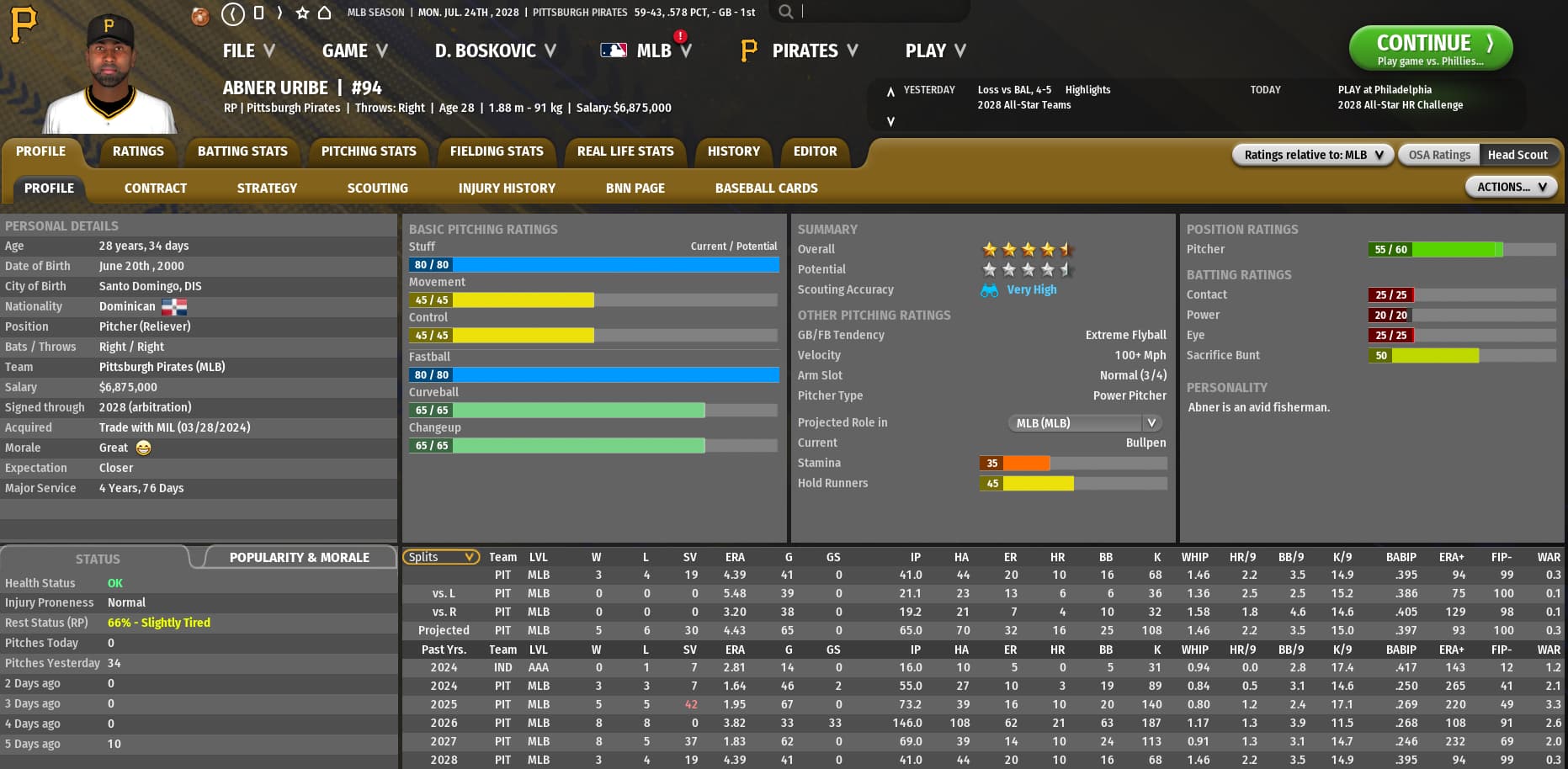This screenshot has width=1568, height=769.
Task: Switch to the Ratings tab
Action: pyautogui.click(x=138, y=151)
